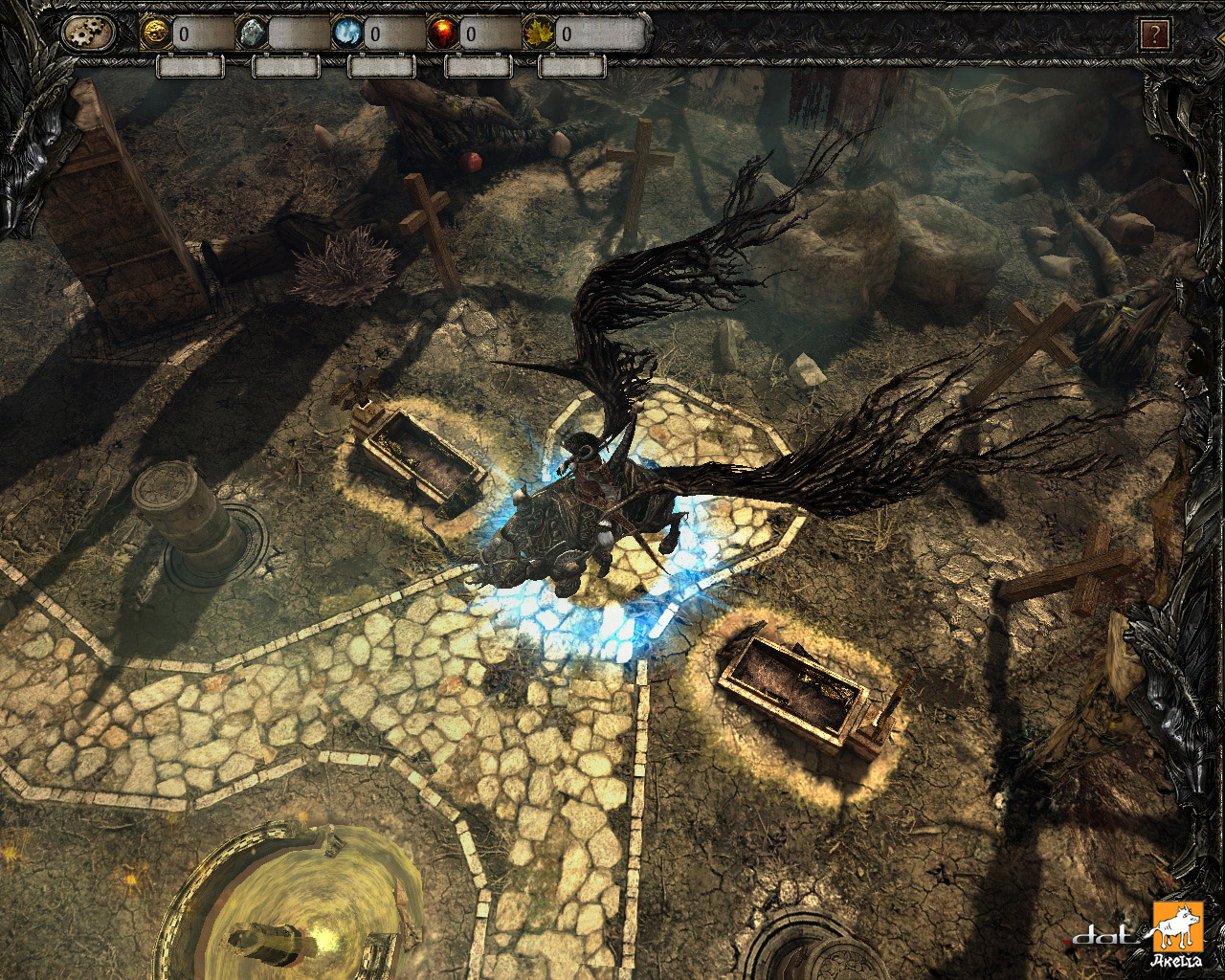
Task: Select the yellow maple leaf element icon
Action: click(x=538, y=32)
